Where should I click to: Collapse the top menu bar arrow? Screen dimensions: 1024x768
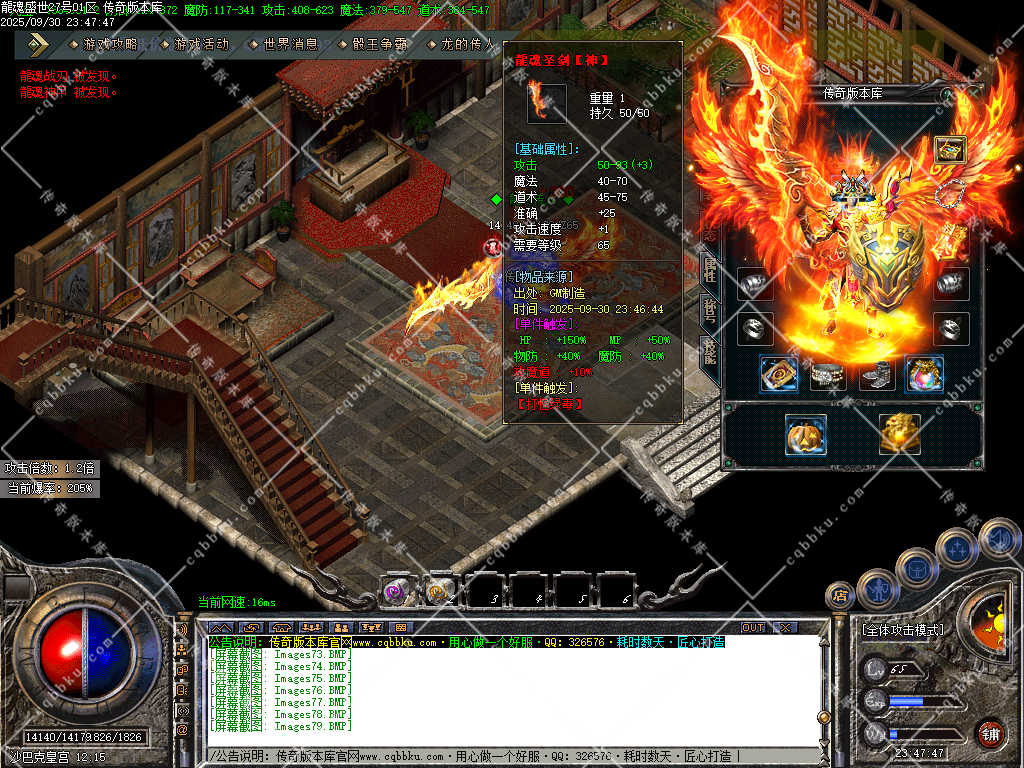(38, 44)
